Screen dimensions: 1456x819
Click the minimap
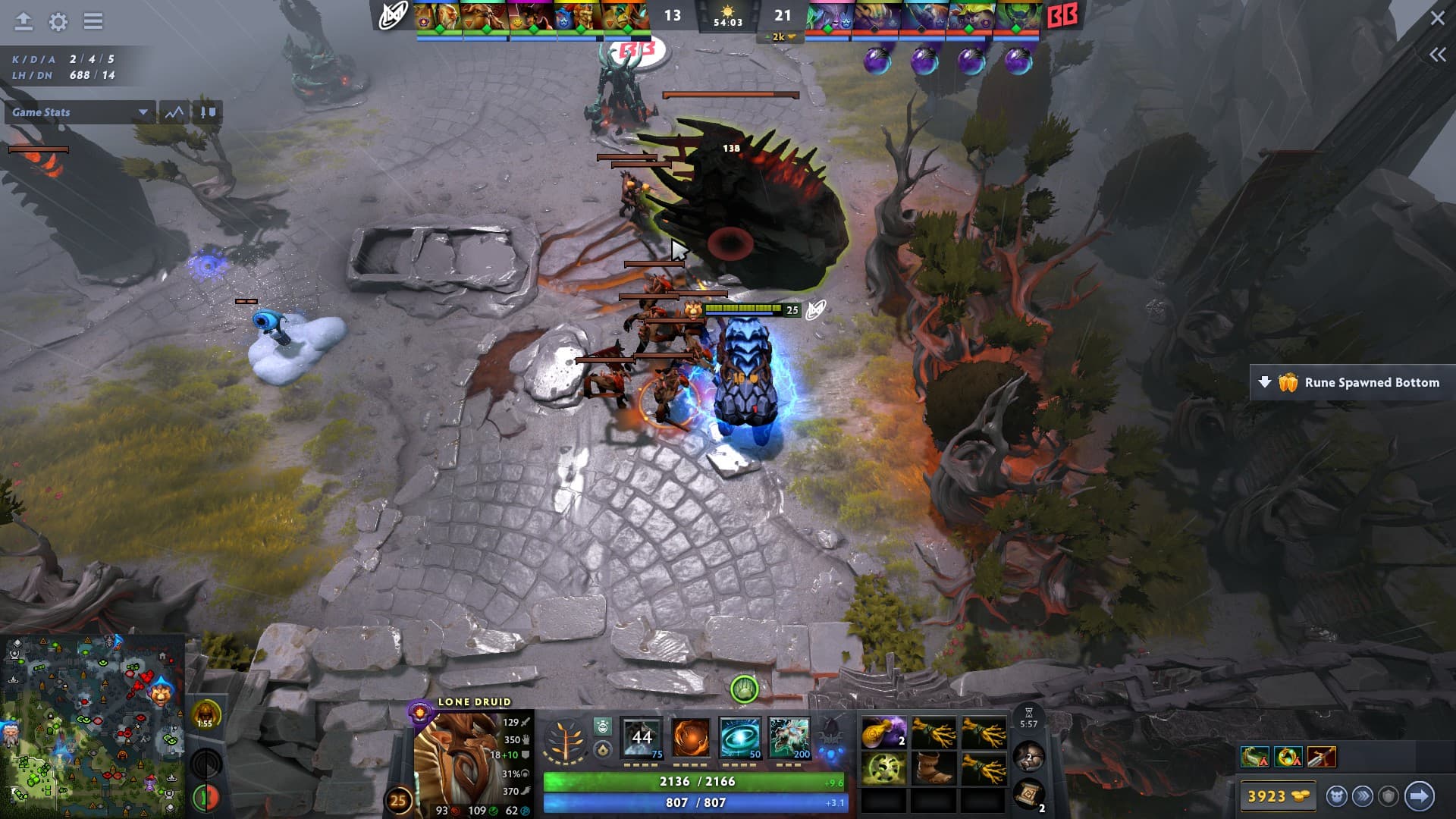[x=91, y=724]
